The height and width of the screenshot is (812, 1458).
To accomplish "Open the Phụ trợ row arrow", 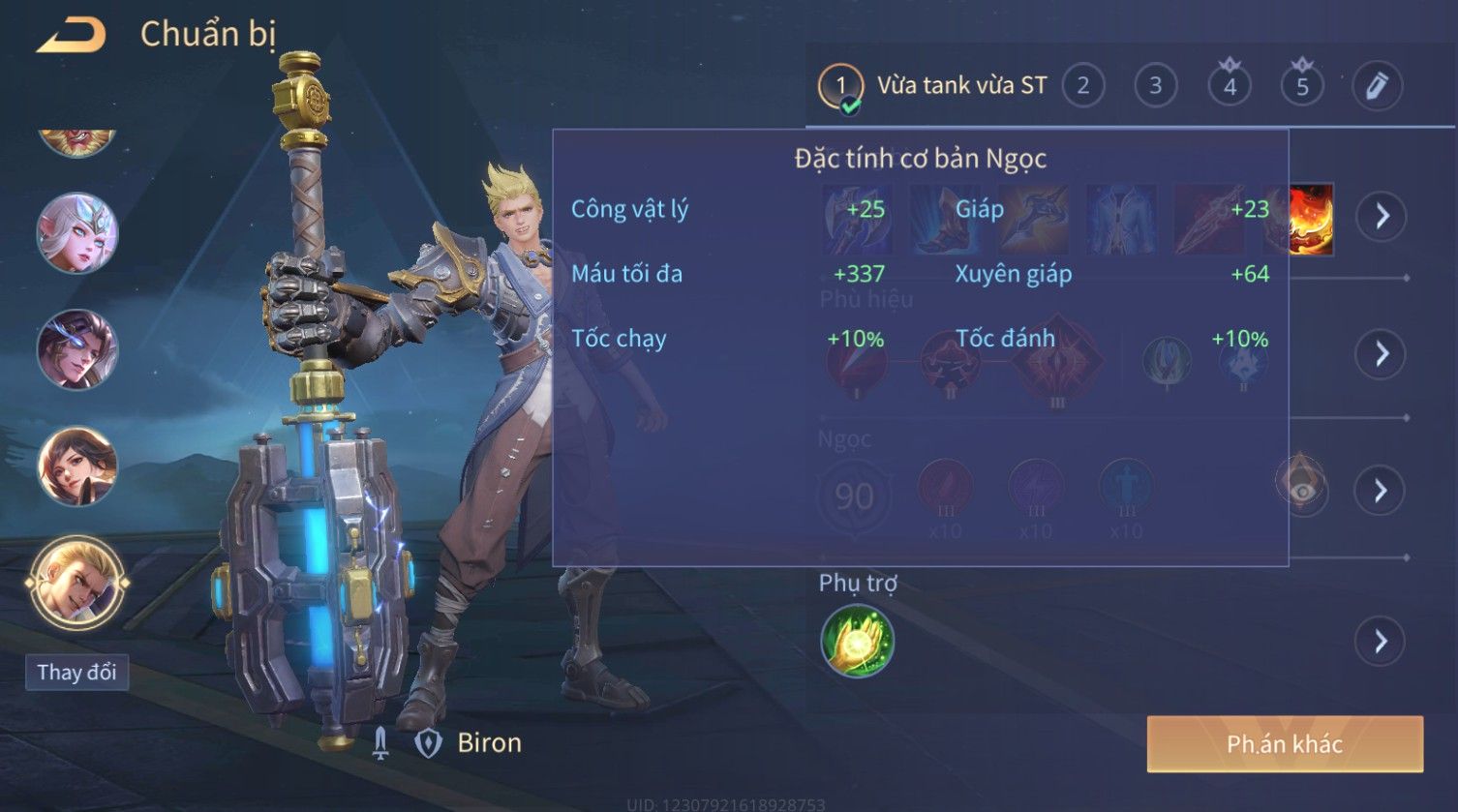I will 1382,641.
